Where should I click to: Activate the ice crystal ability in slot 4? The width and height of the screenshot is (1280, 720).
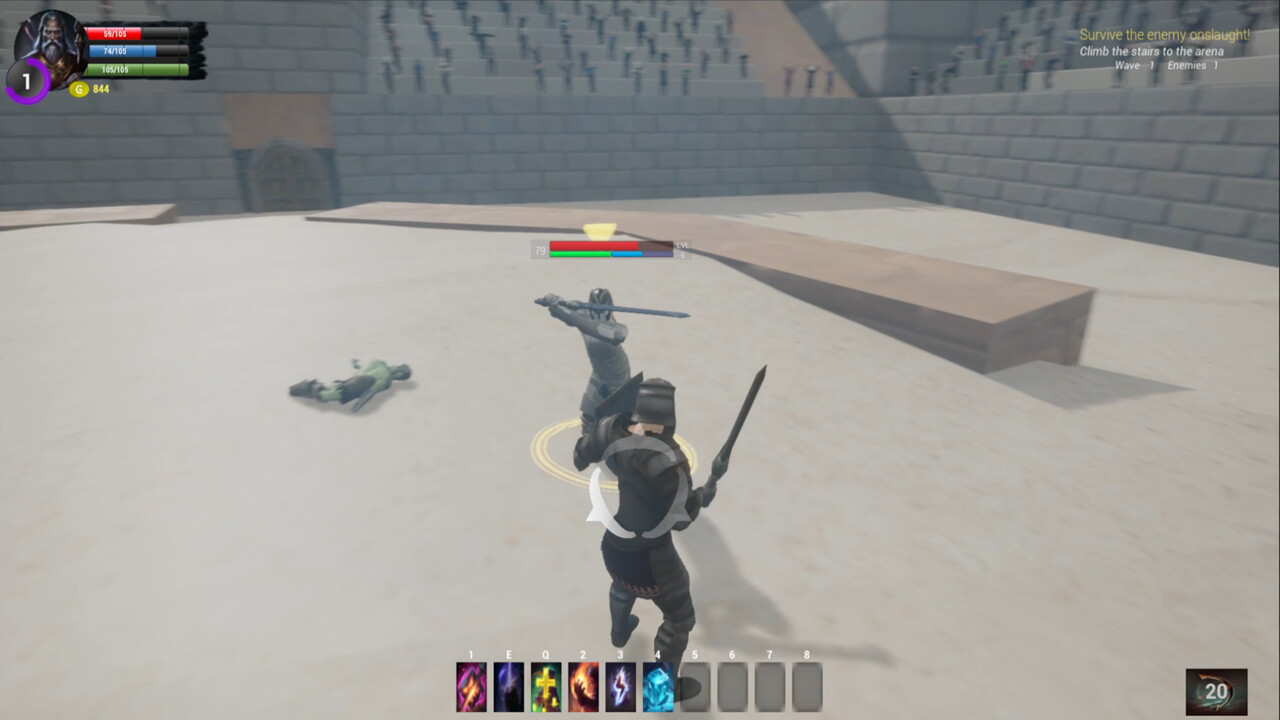(657, 686)
